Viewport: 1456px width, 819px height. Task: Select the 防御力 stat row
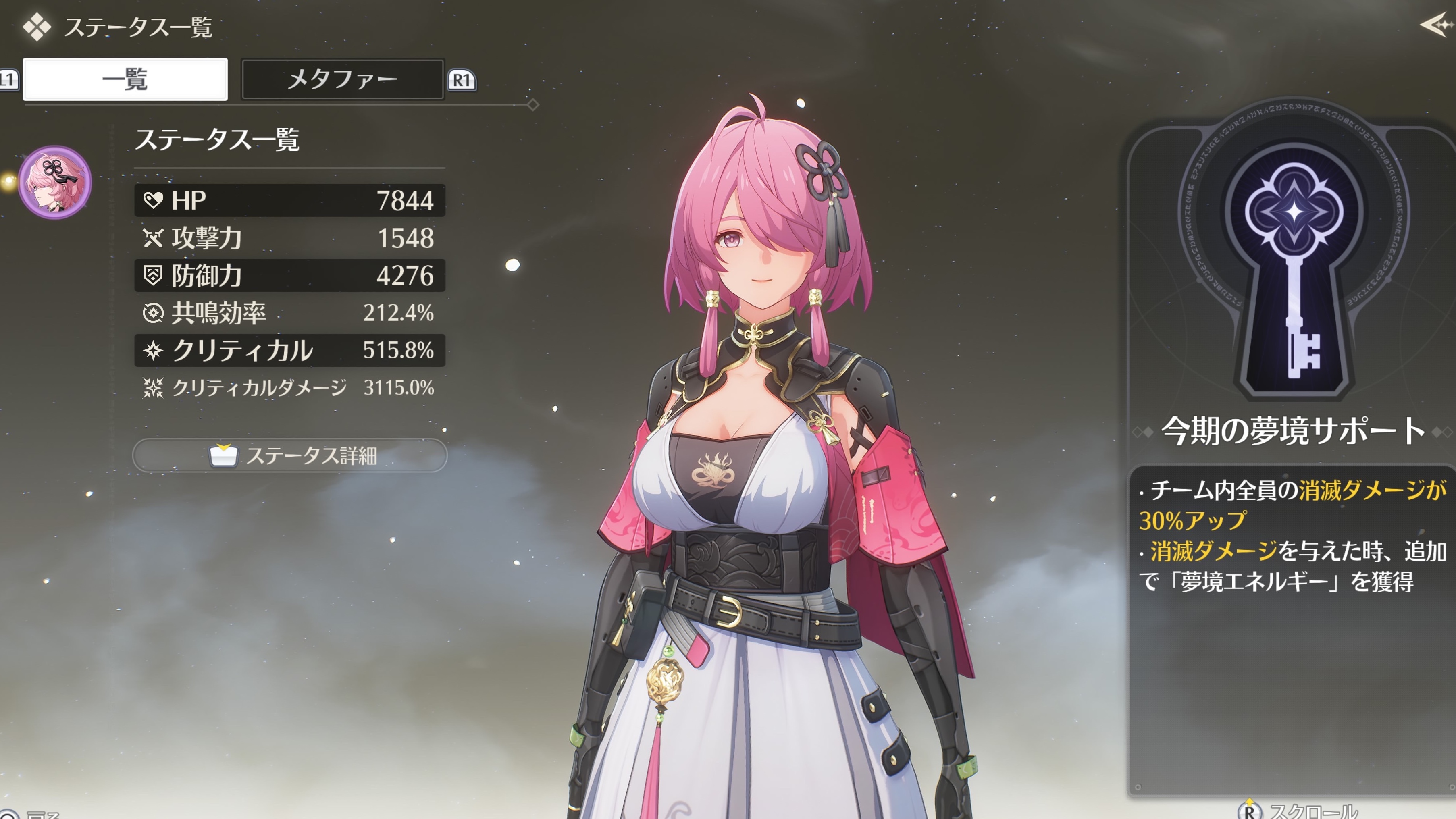pyautogui.click(x=290, y=275)
